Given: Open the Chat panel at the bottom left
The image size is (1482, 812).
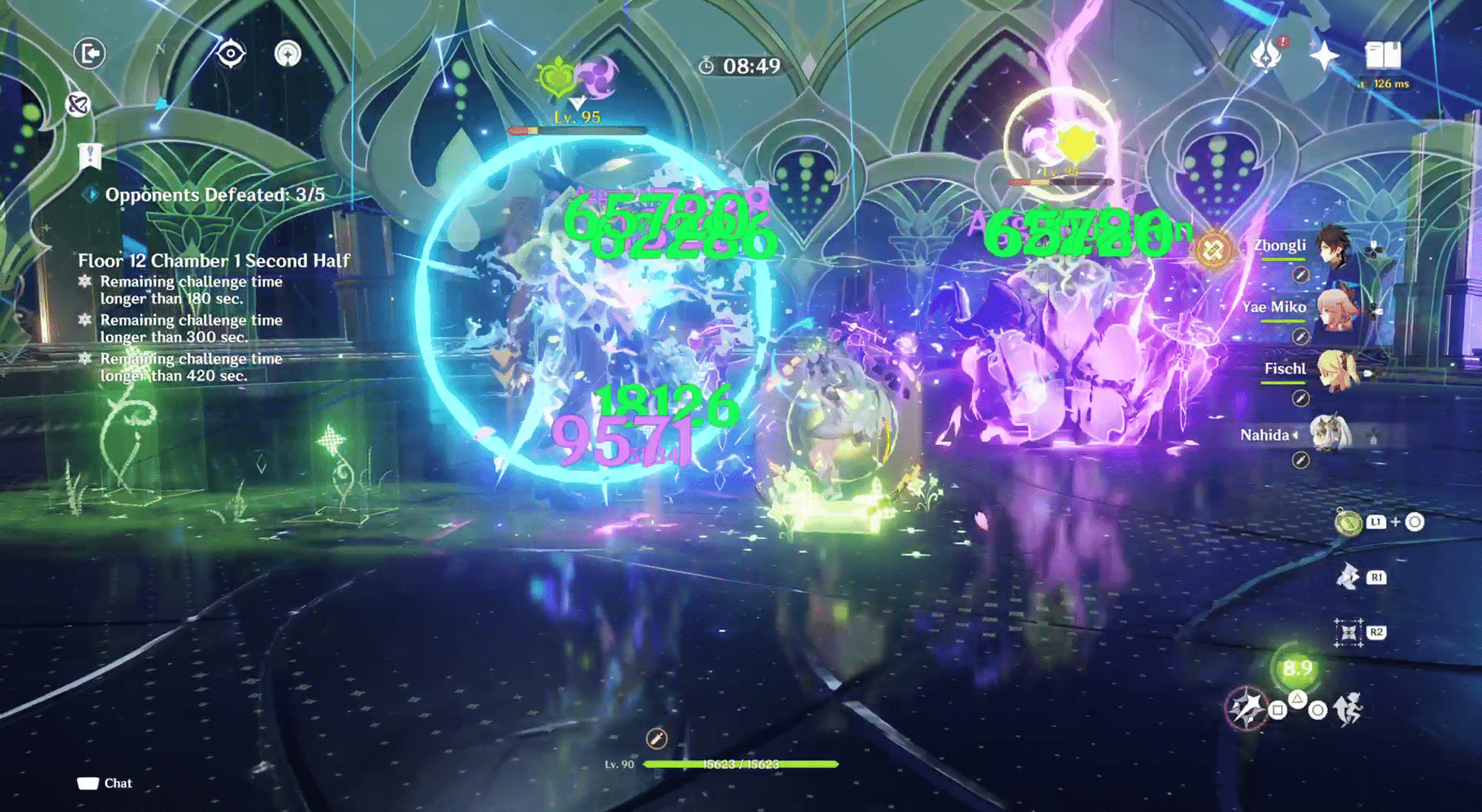Looking at the screenshot, I should click(x=104, y=783).
